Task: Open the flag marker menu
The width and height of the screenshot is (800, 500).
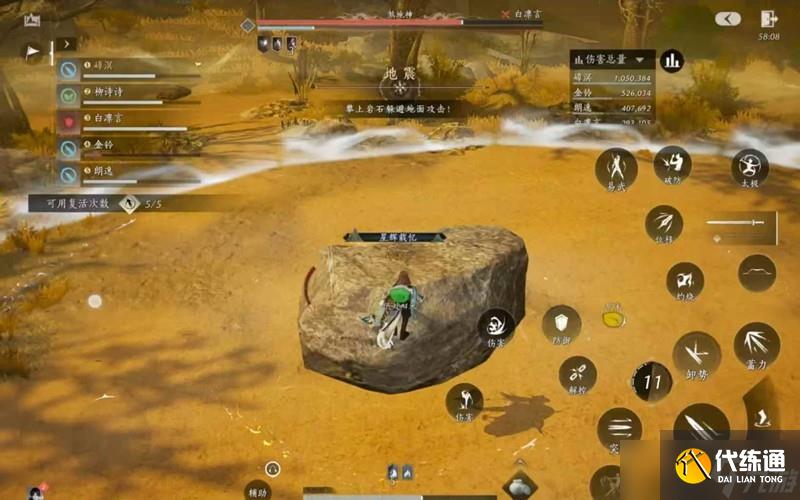Action: click(33, 50)
